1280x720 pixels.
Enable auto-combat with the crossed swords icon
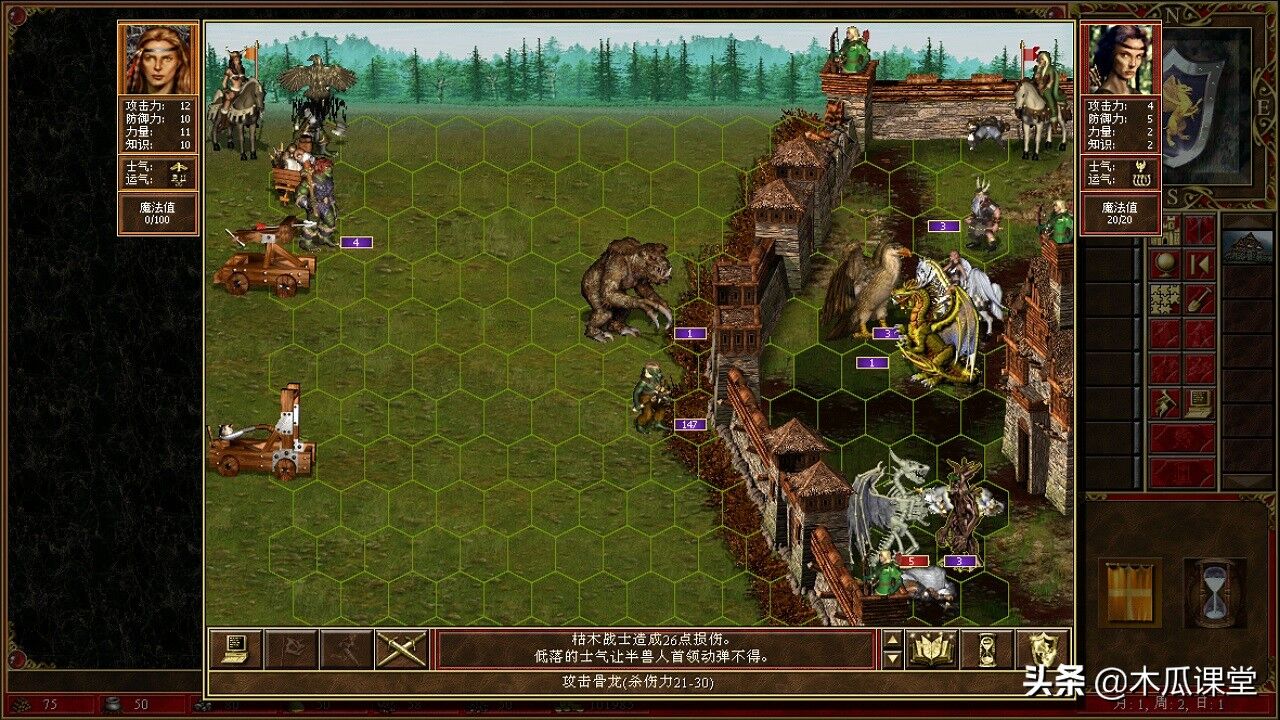pyautogui.click(x=402, y=650)
